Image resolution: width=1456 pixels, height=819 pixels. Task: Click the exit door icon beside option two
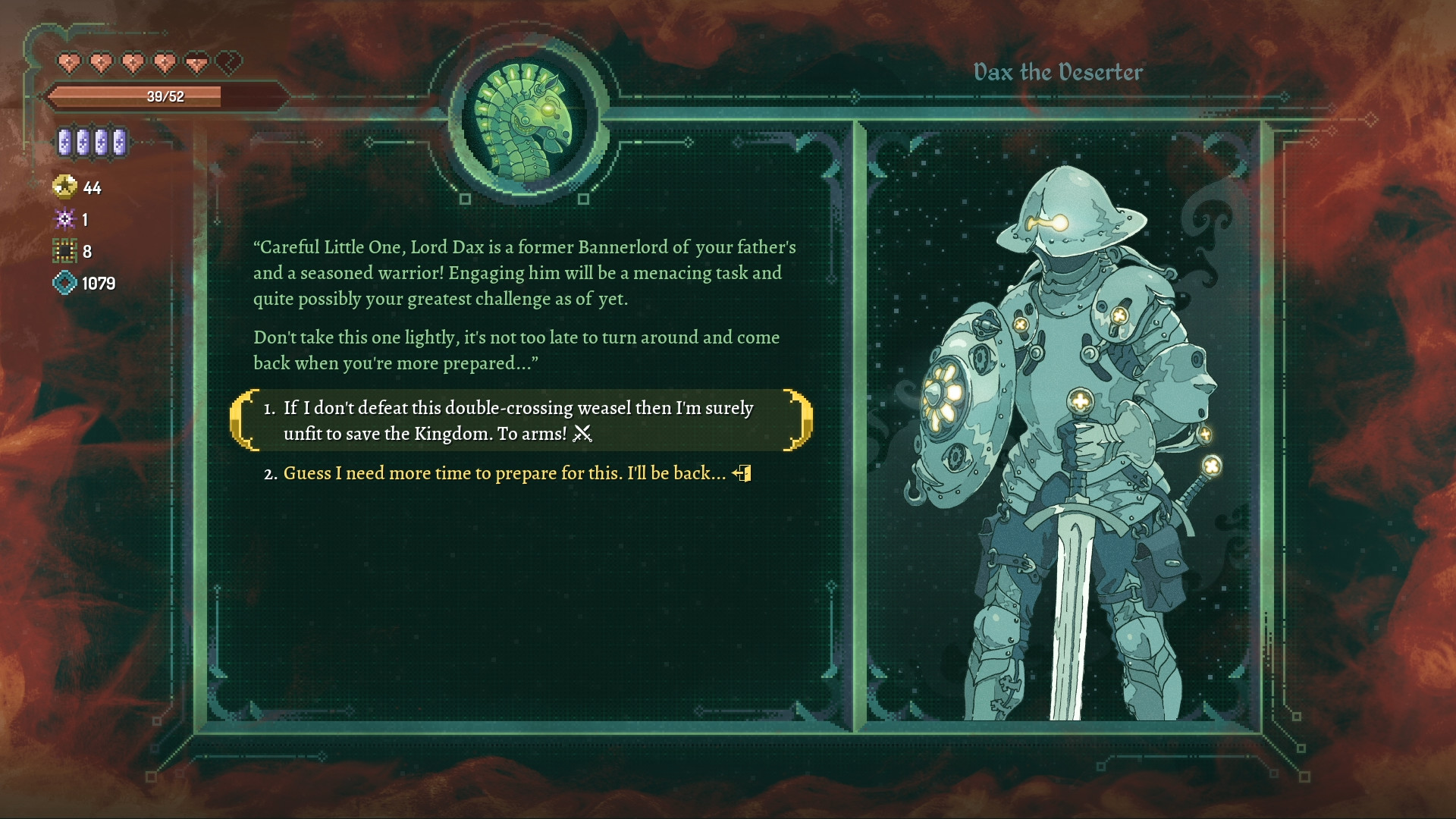tap(742, 473)
